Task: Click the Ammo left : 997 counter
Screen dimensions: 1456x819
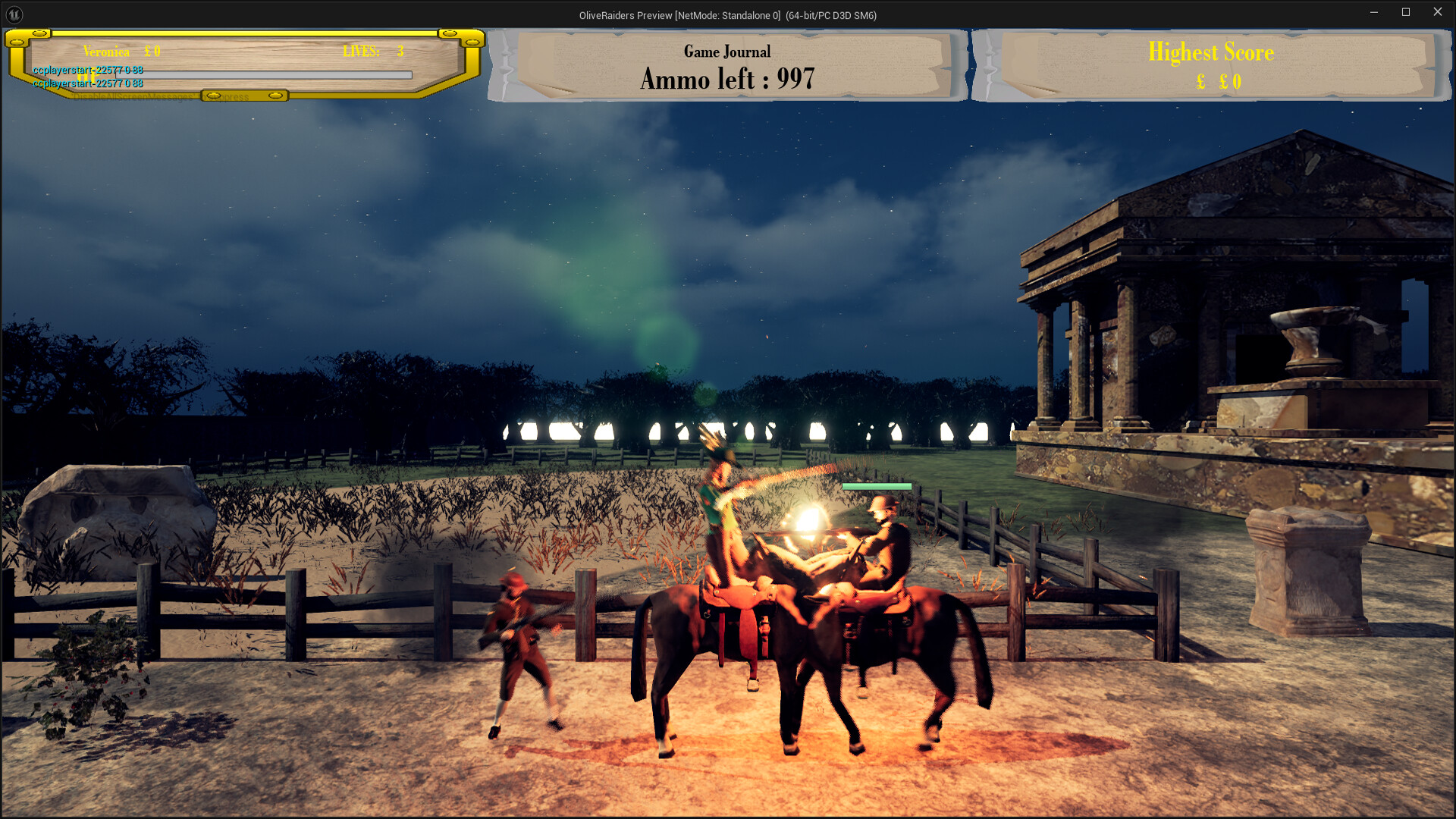Action: (728, 79)
